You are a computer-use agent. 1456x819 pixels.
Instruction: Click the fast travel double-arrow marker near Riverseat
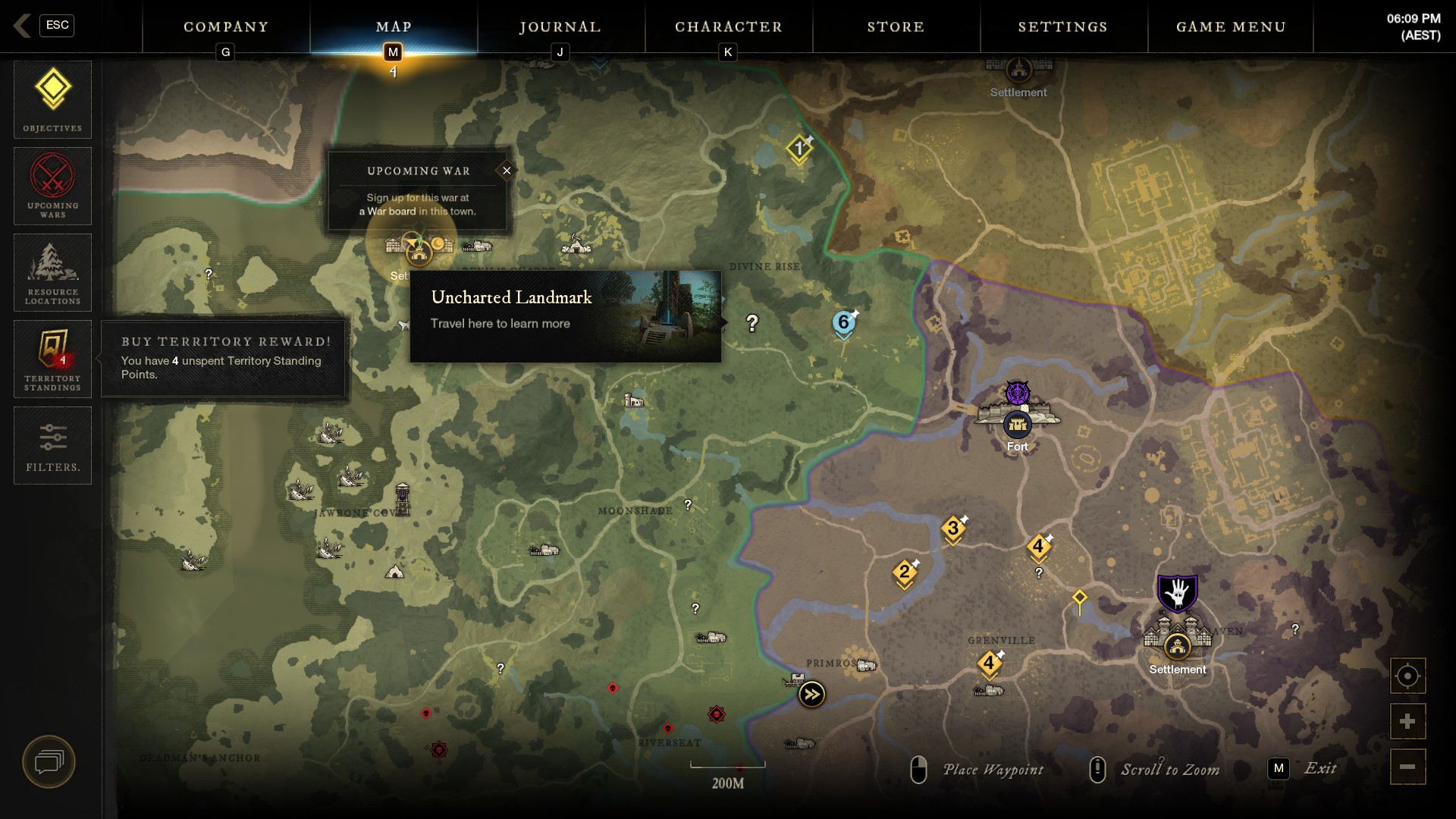point(812,693)
